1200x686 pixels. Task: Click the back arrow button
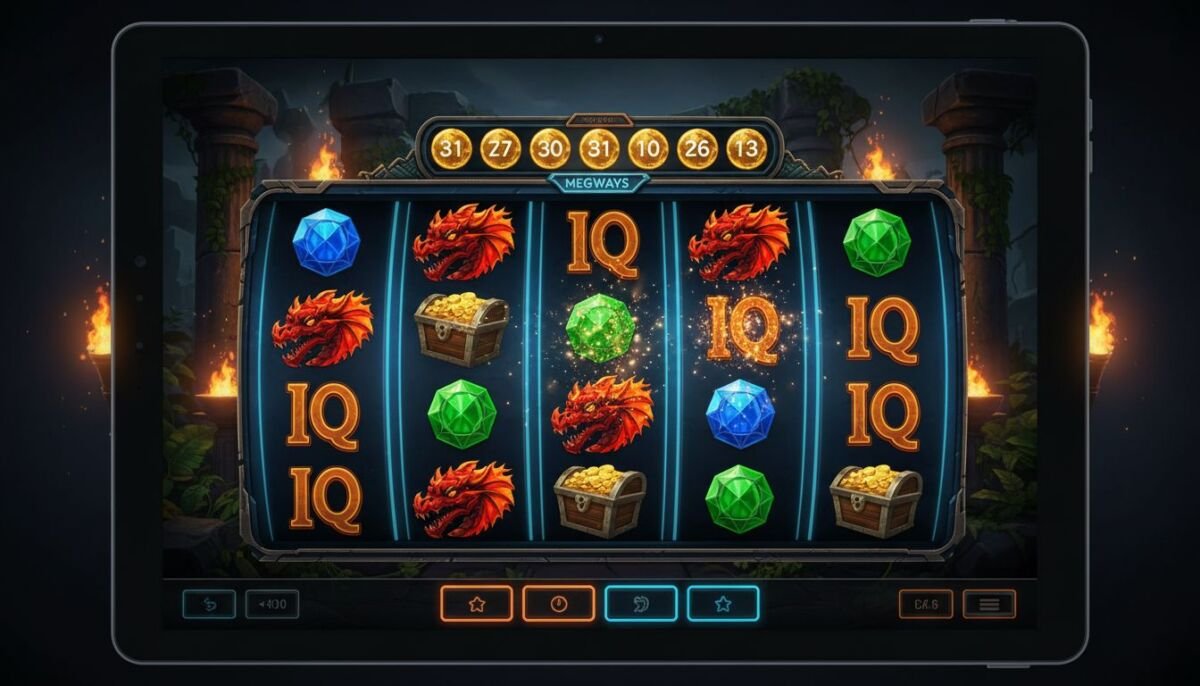209,604
